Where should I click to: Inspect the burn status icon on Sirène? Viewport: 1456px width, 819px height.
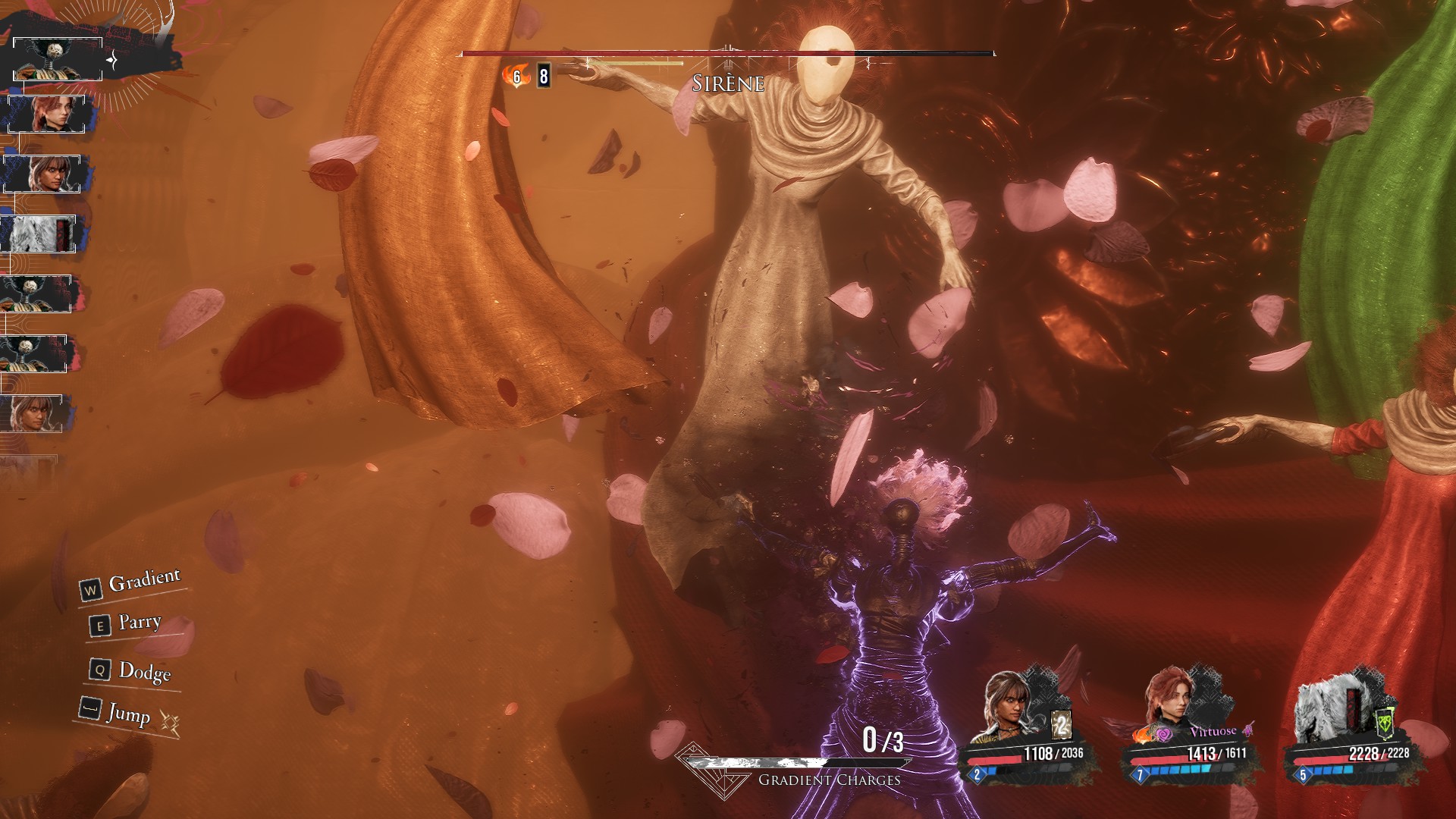tap(516, 76)
